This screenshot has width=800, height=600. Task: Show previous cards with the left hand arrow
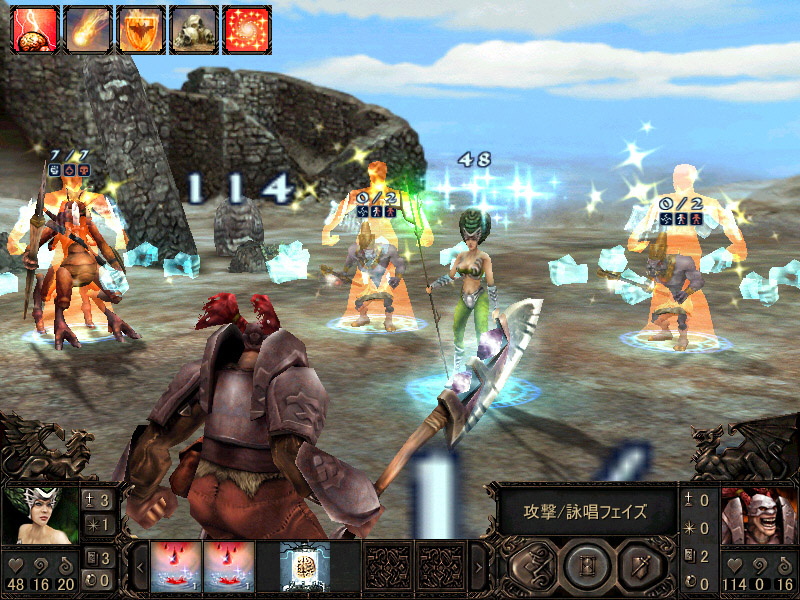pos(140,567)
